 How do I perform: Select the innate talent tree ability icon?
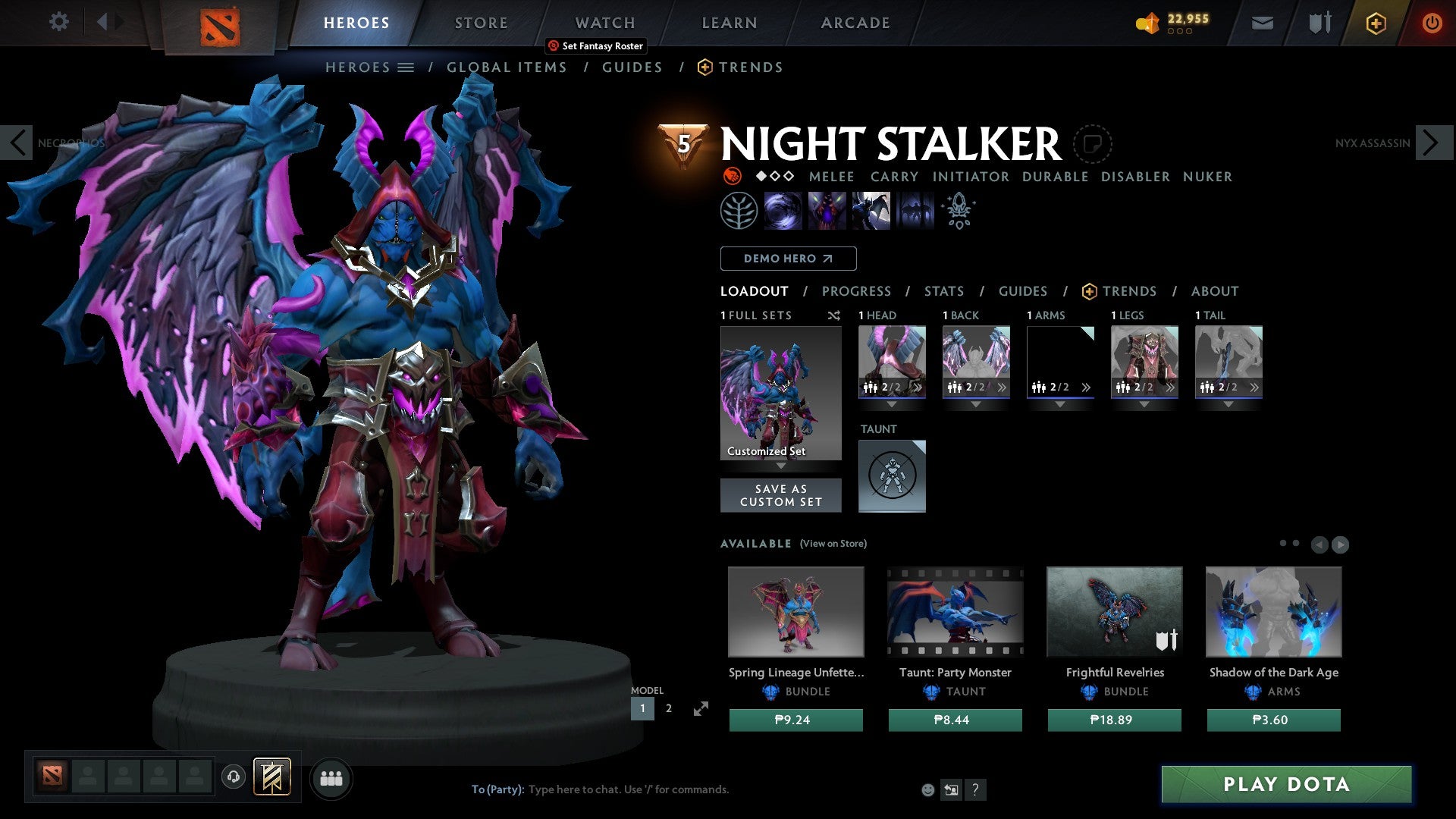pos(738,210)
